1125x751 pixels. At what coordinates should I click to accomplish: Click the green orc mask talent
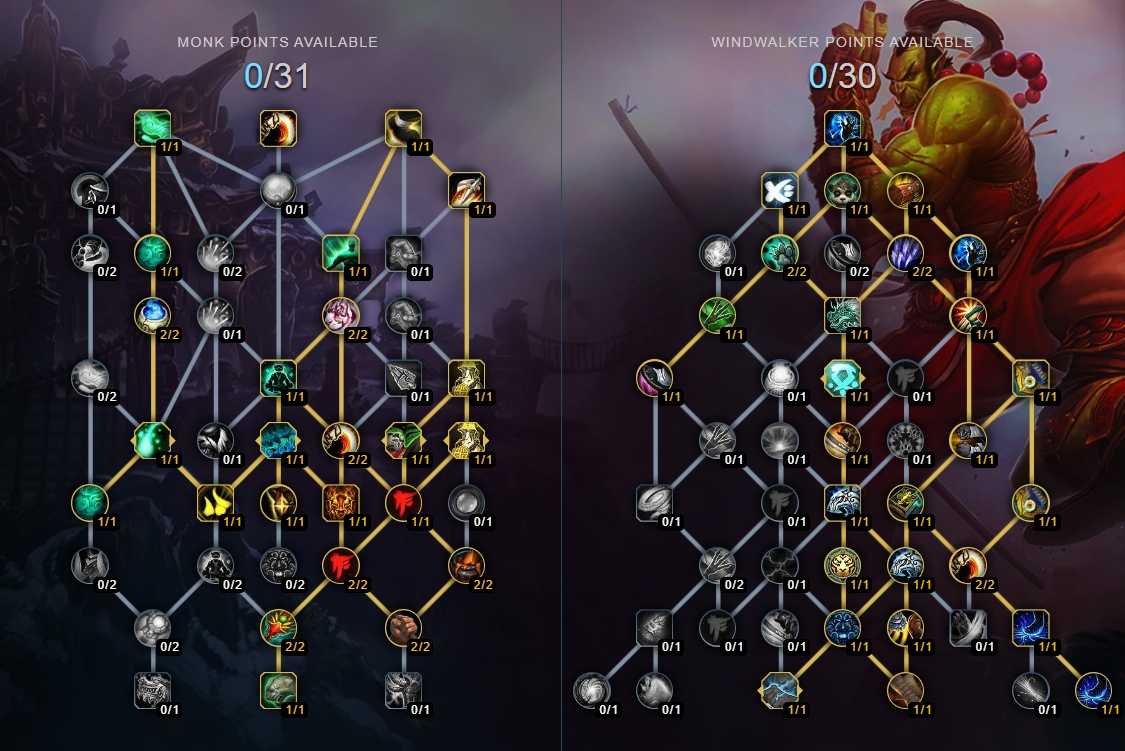pyautogui.click(x=403, y=440)
